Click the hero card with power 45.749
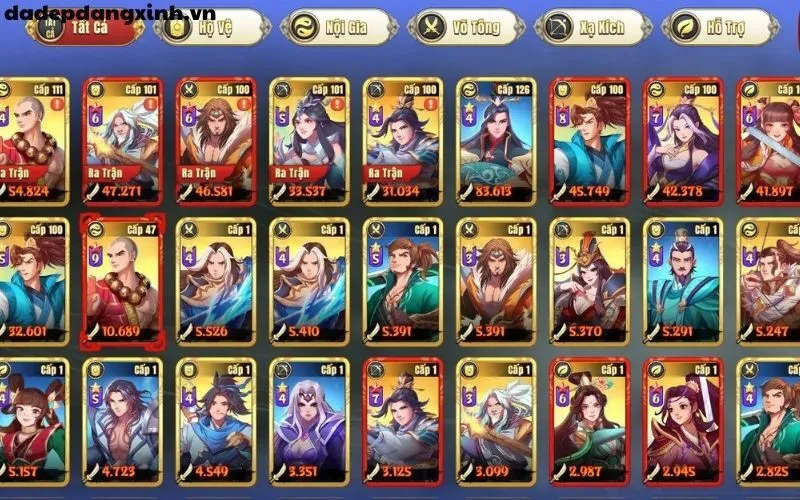This screenshot has width=800, height=500. pos(590,140)
